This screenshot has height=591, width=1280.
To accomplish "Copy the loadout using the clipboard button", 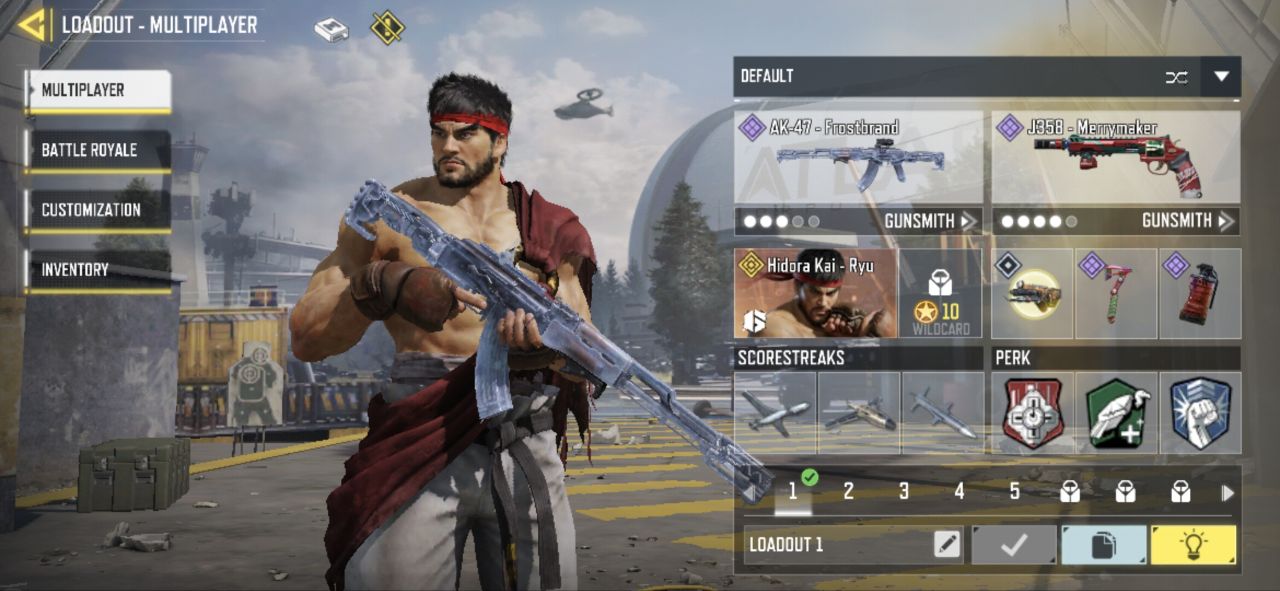I will click(x=1103, y=545).
